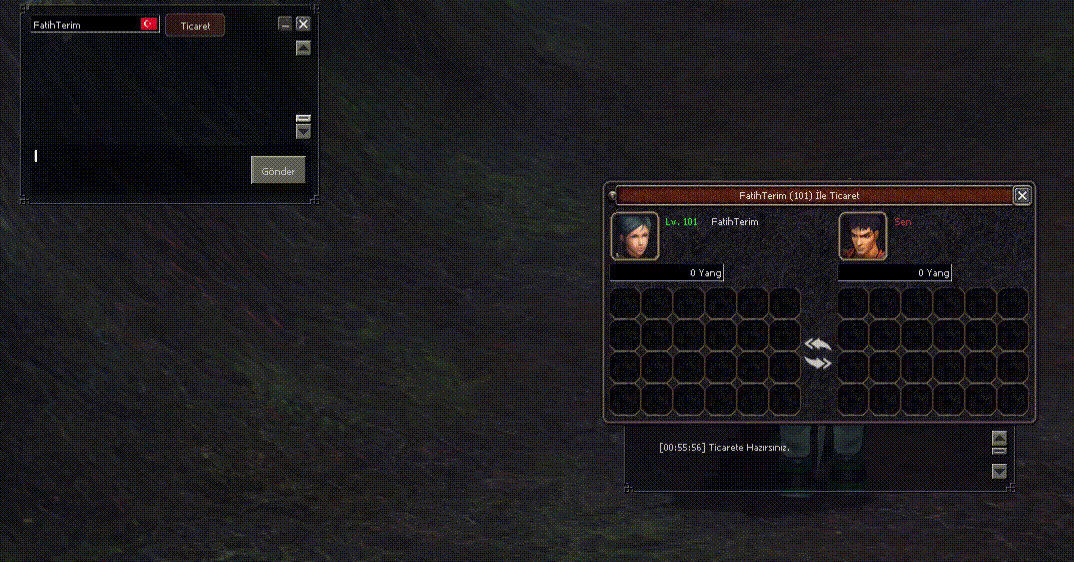The image size is (1074, 562).
Task: Close the FatihTerim whisper window
Action: (303, 24)
